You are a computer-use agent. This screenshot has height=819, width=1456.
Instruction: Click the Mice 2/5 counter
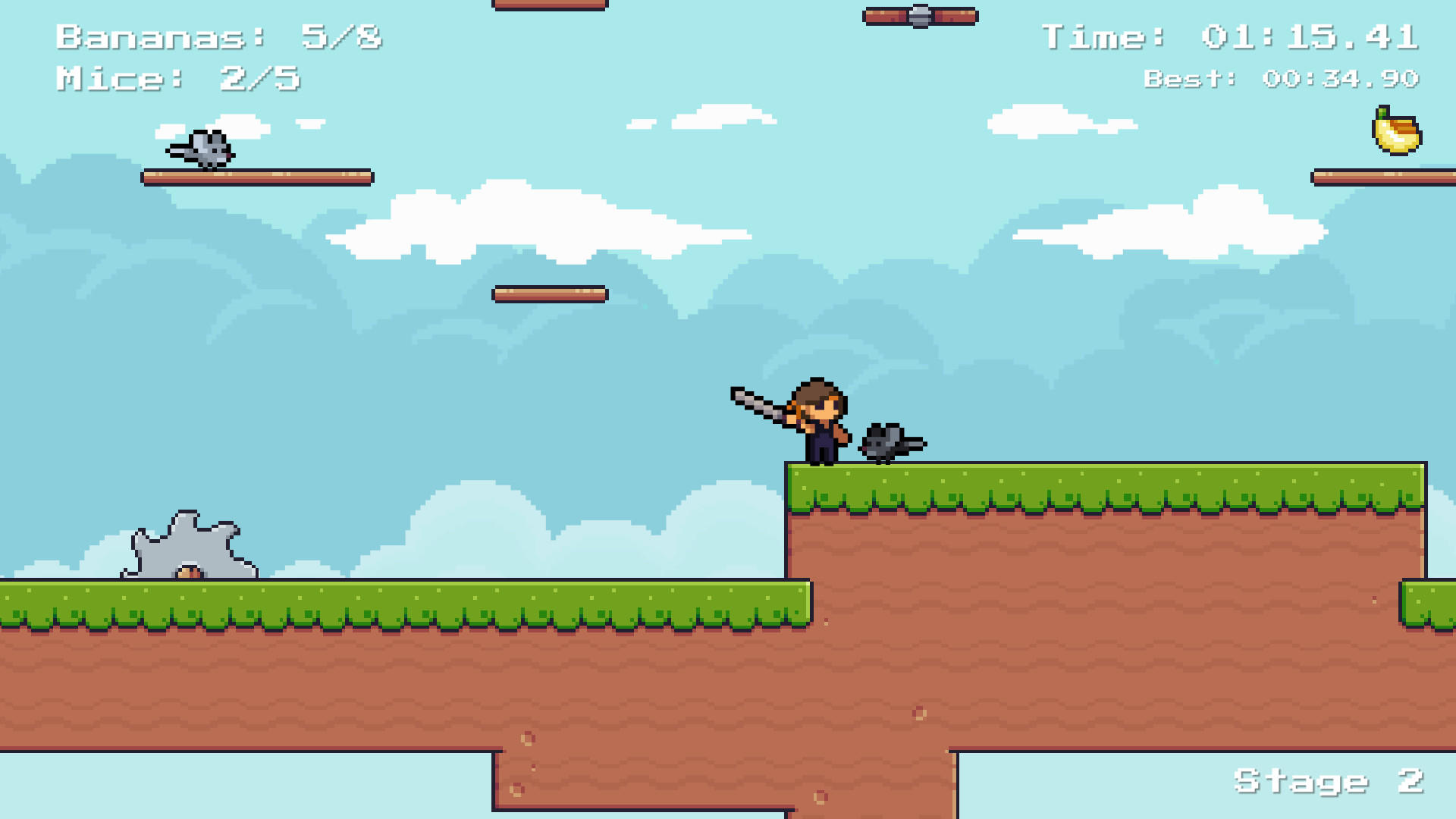point(178,78)
